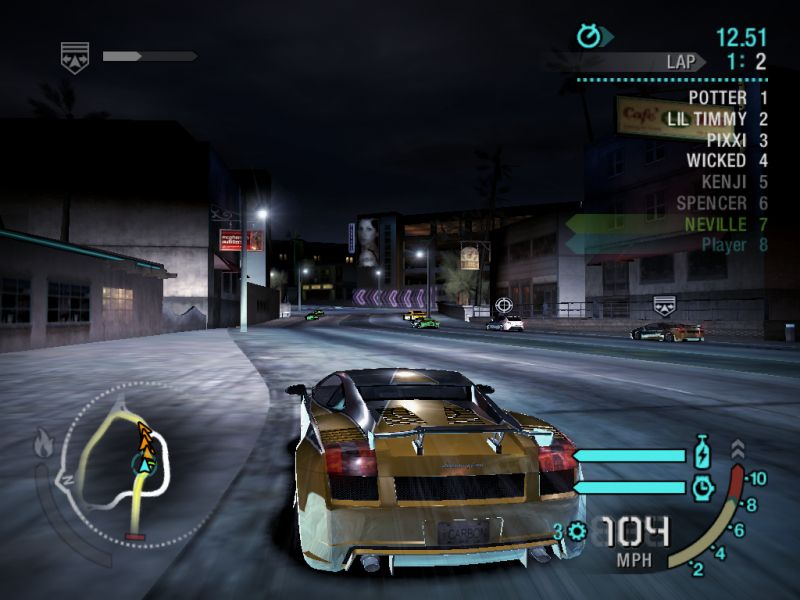The image size is (800, 600).
Task: Click the gear indicator cog icon
Action: point(577,532)
